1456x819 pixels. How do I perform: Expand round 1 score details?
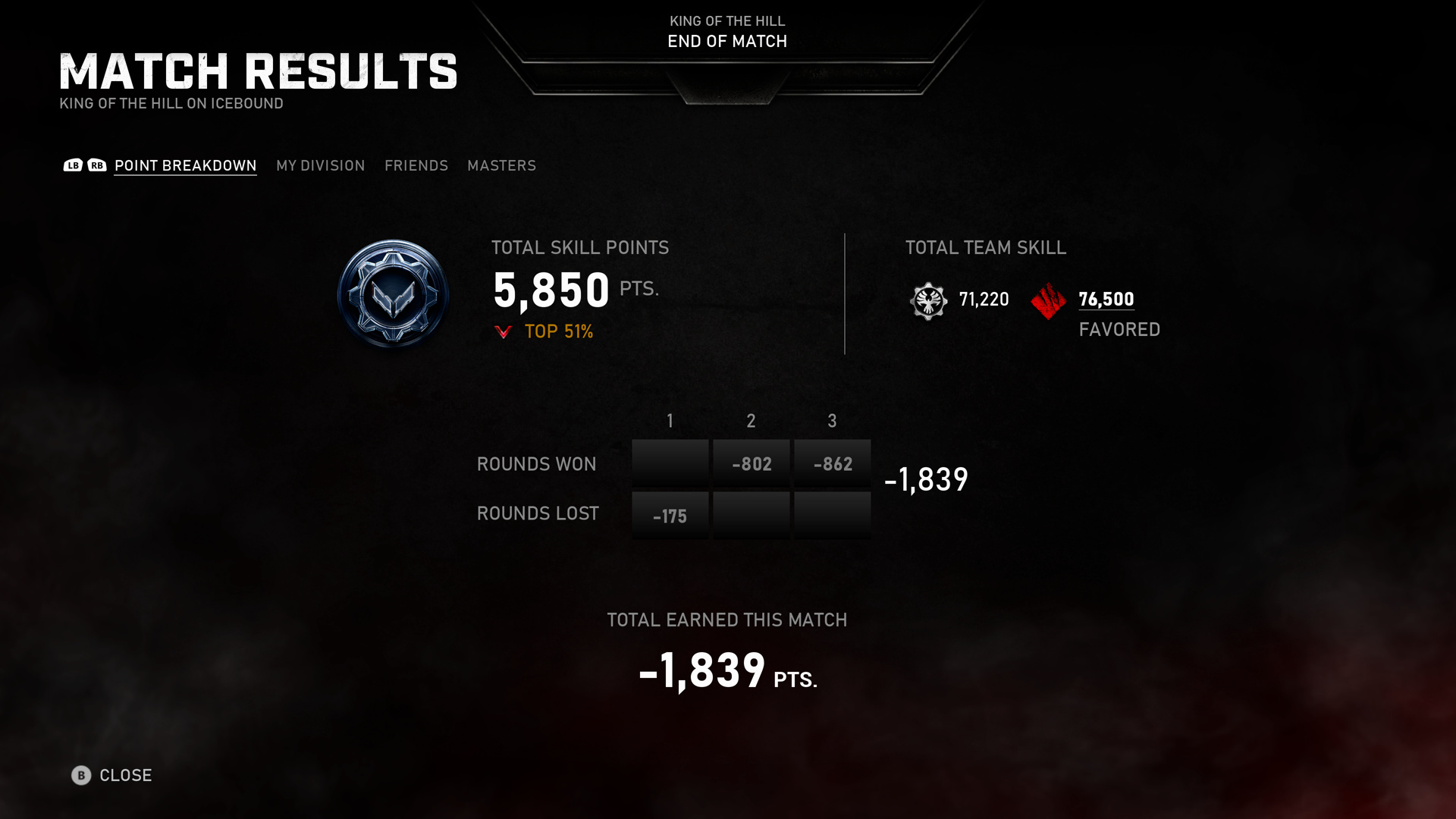pyautogui.click(x=670, y=463)
